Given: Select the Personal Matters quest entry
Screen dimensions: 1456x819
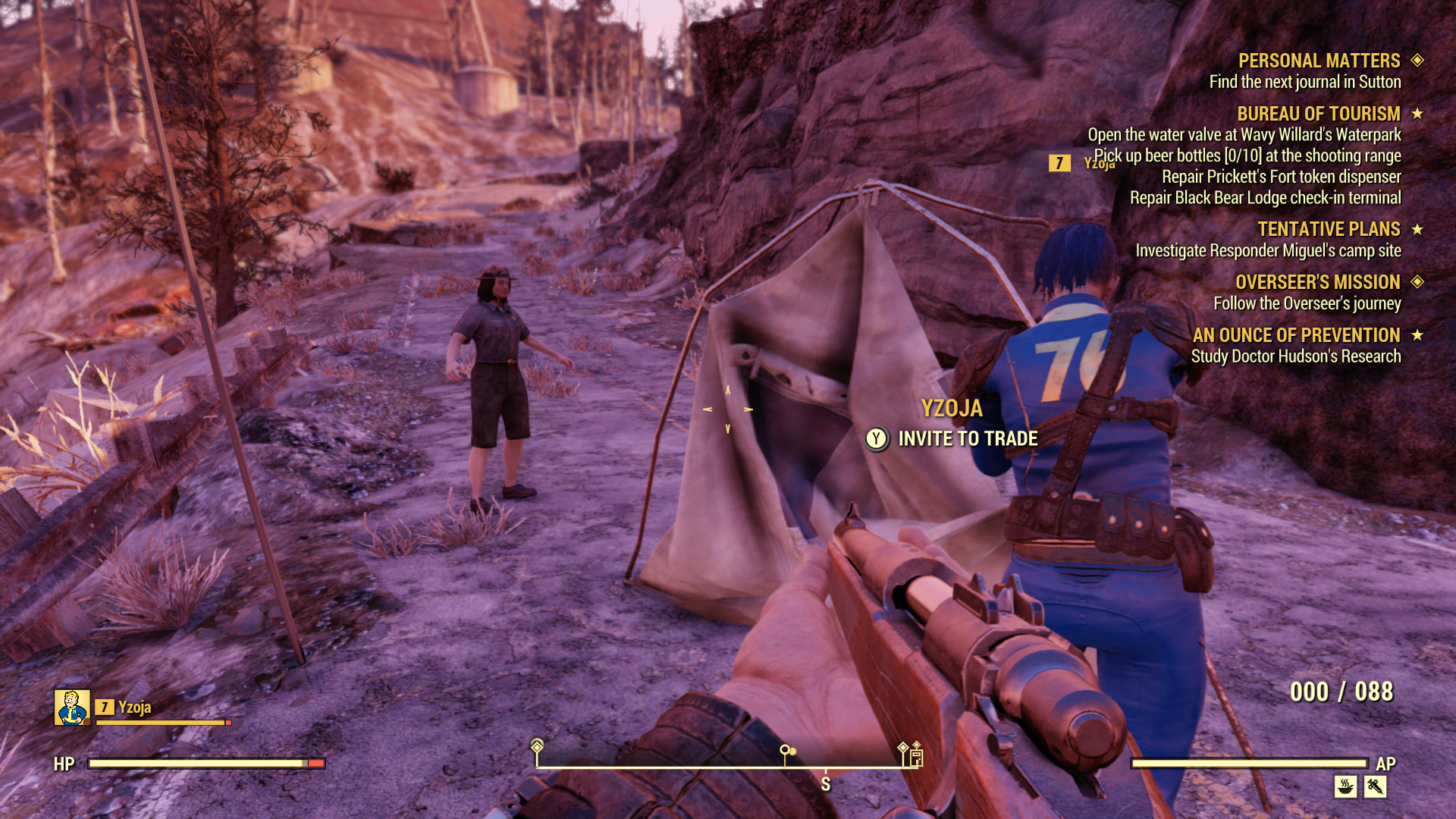Looking at the screenshot, I should (1319, 61).
